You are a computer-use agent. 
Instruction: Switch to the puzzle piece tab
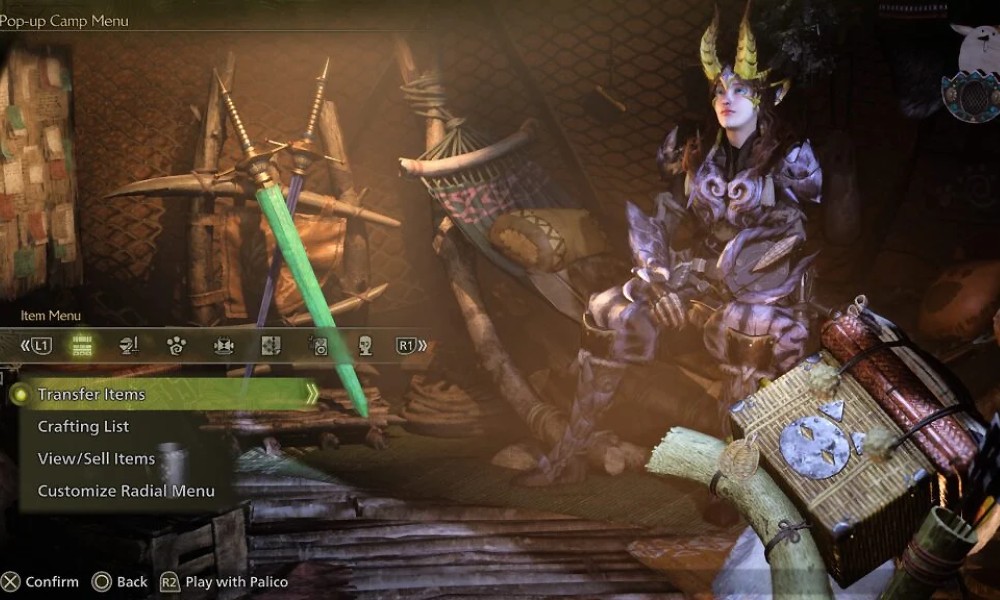pyautogui.click(x=270, y=346)
